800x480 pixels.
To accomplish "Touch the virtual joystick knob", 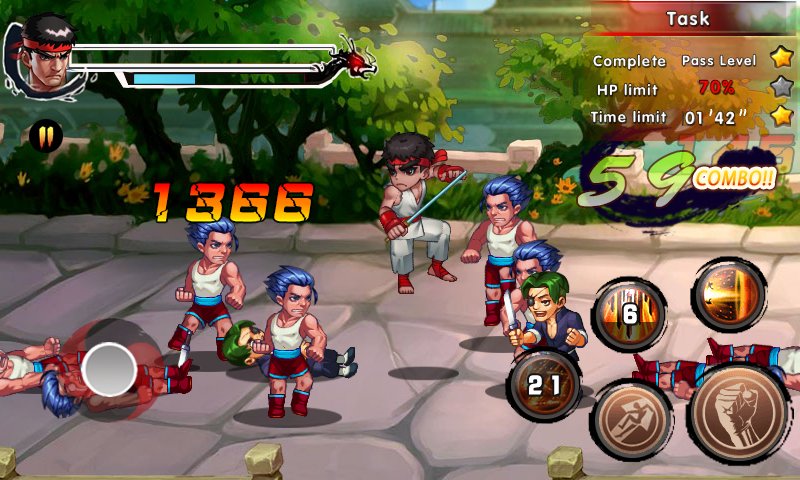I will pos(109,369).
